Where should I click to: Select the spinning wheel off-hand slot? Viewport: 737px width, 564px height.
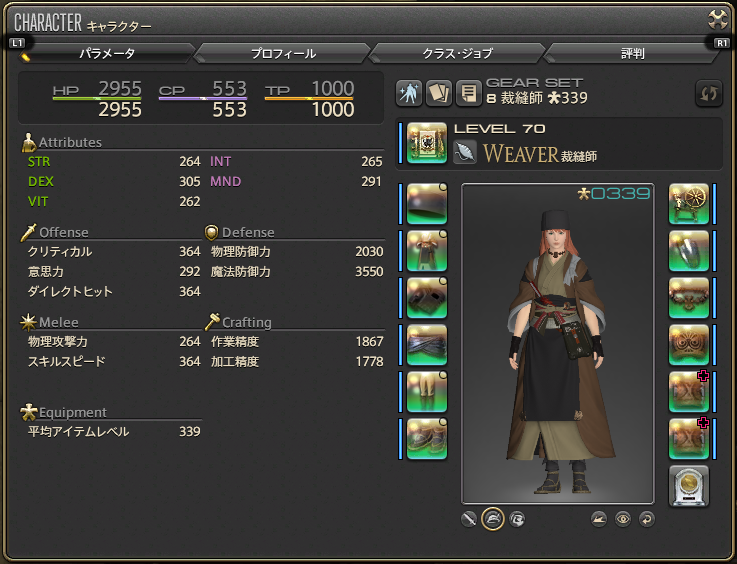click(688, 204)
